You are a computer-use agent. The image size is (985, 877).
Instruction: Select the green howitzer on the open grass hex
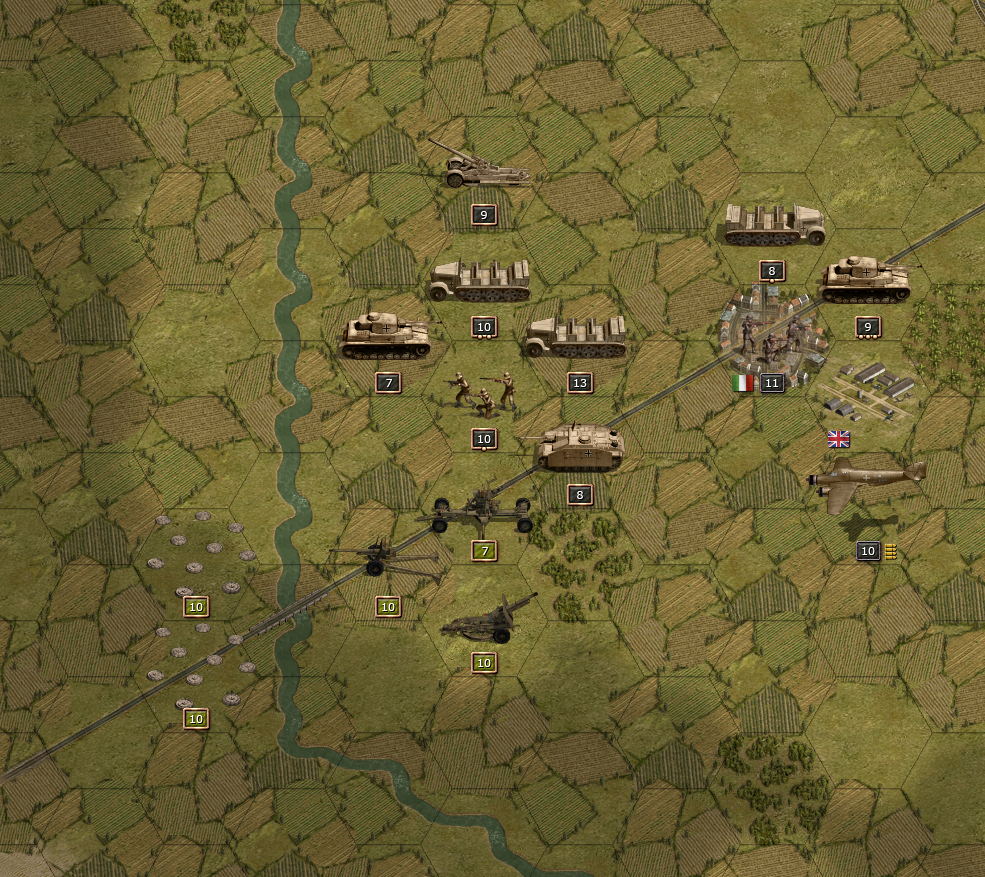point(487,620)
